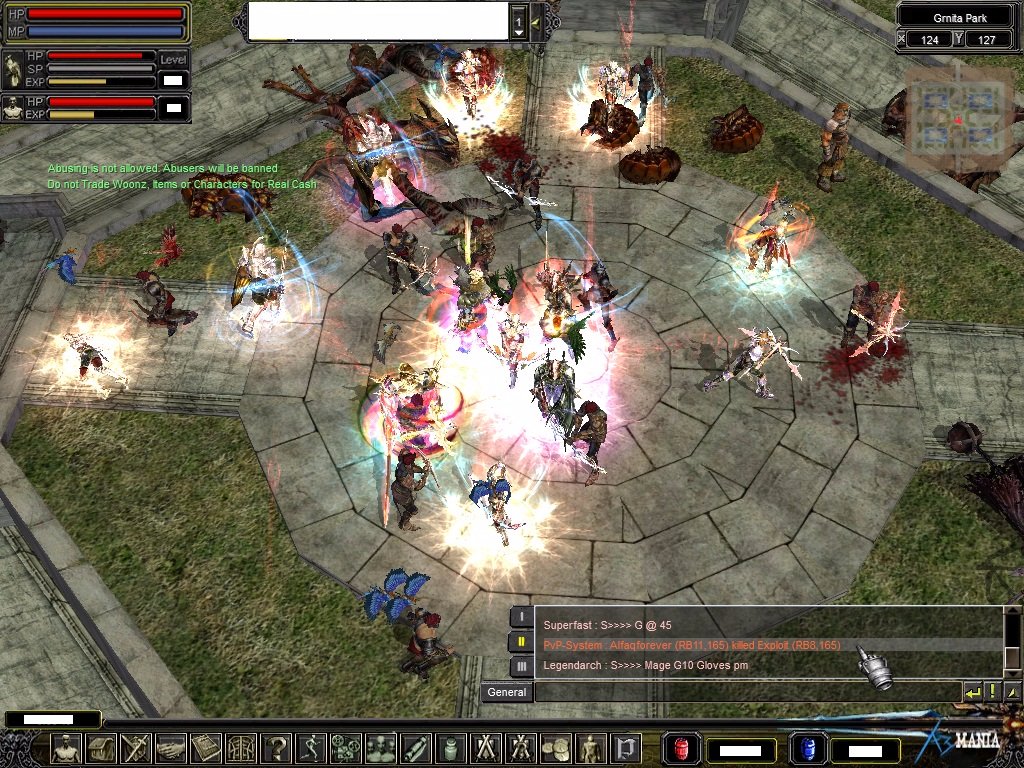The height and width of the screenshot is (768, 1024).
Task: Switch to chat tab I
Action: [521, 617]
